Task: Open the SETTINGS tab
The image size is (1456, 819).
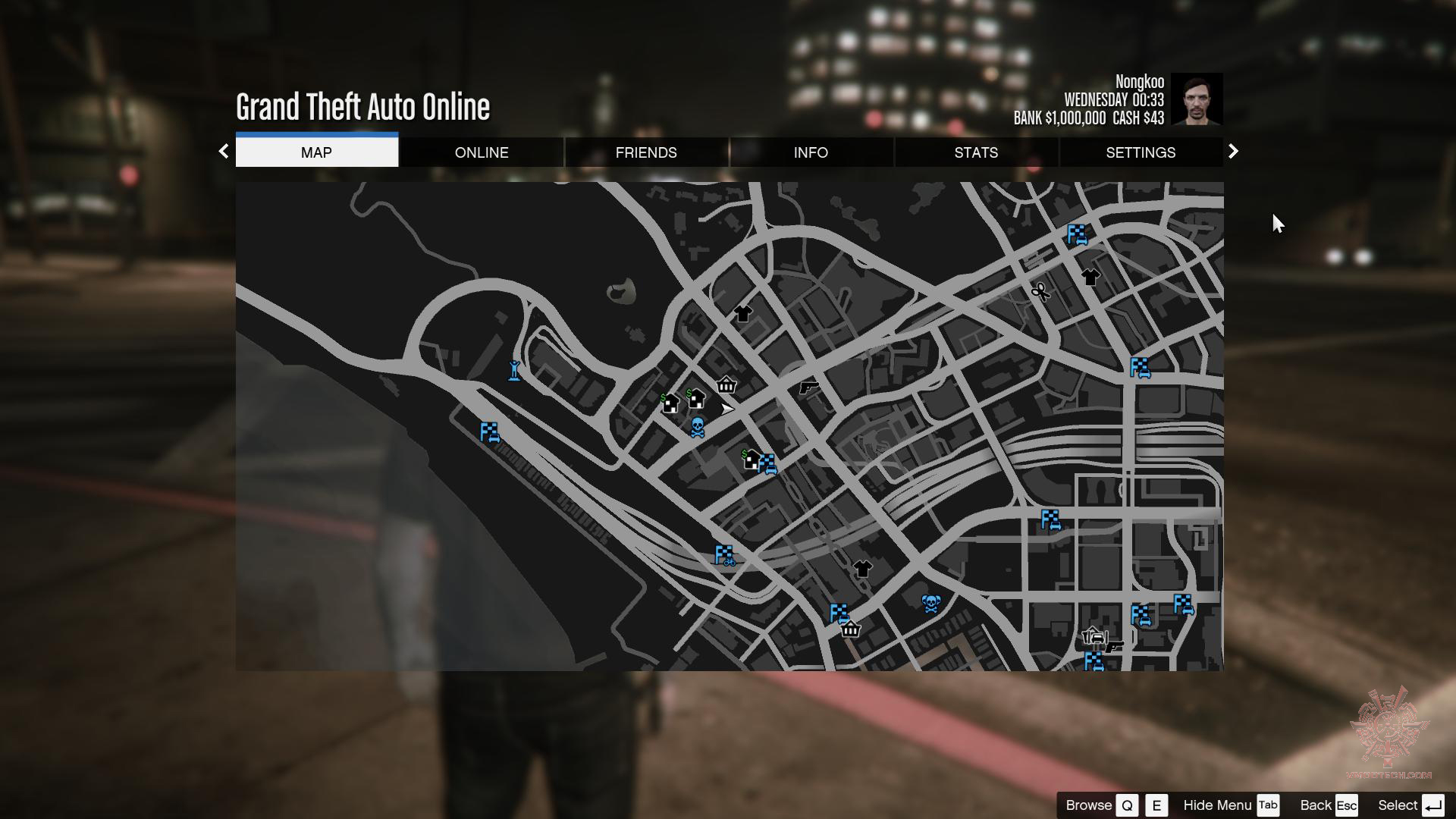Action: tap(1141, 152)
